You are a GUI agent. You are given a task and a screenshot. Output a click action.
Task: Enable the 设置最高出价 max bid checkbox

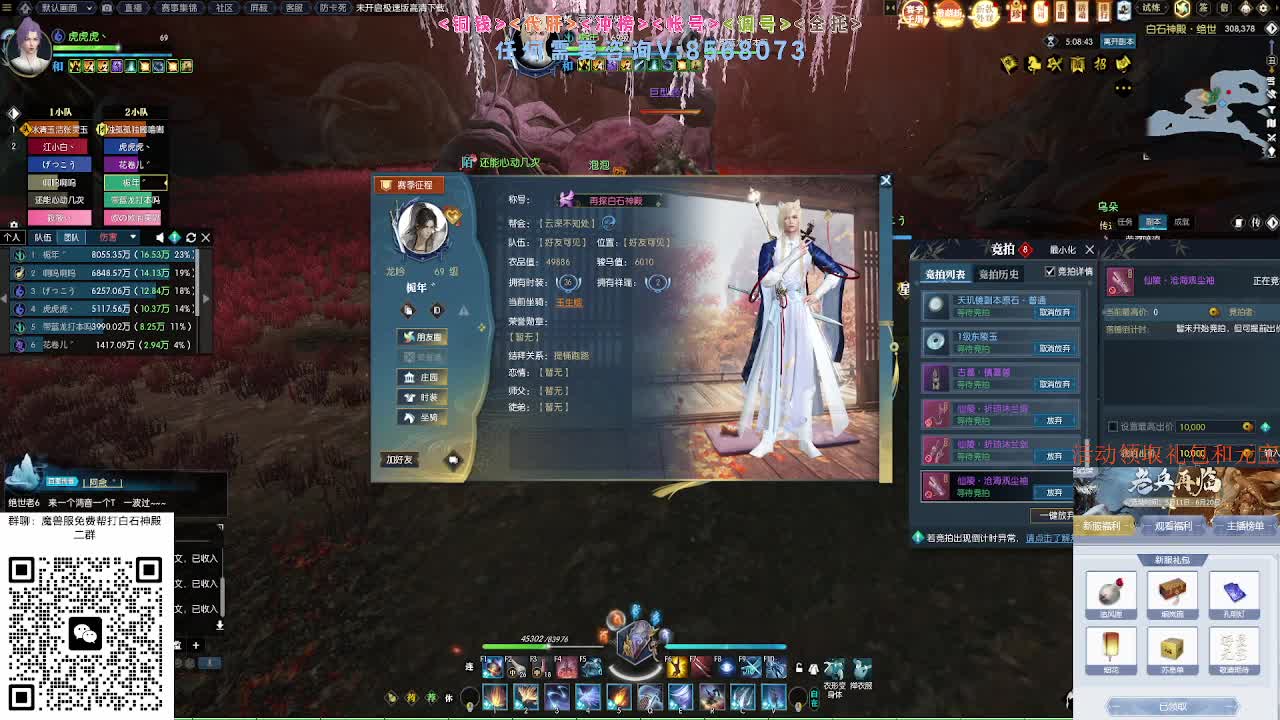(x=1113, y=427)
